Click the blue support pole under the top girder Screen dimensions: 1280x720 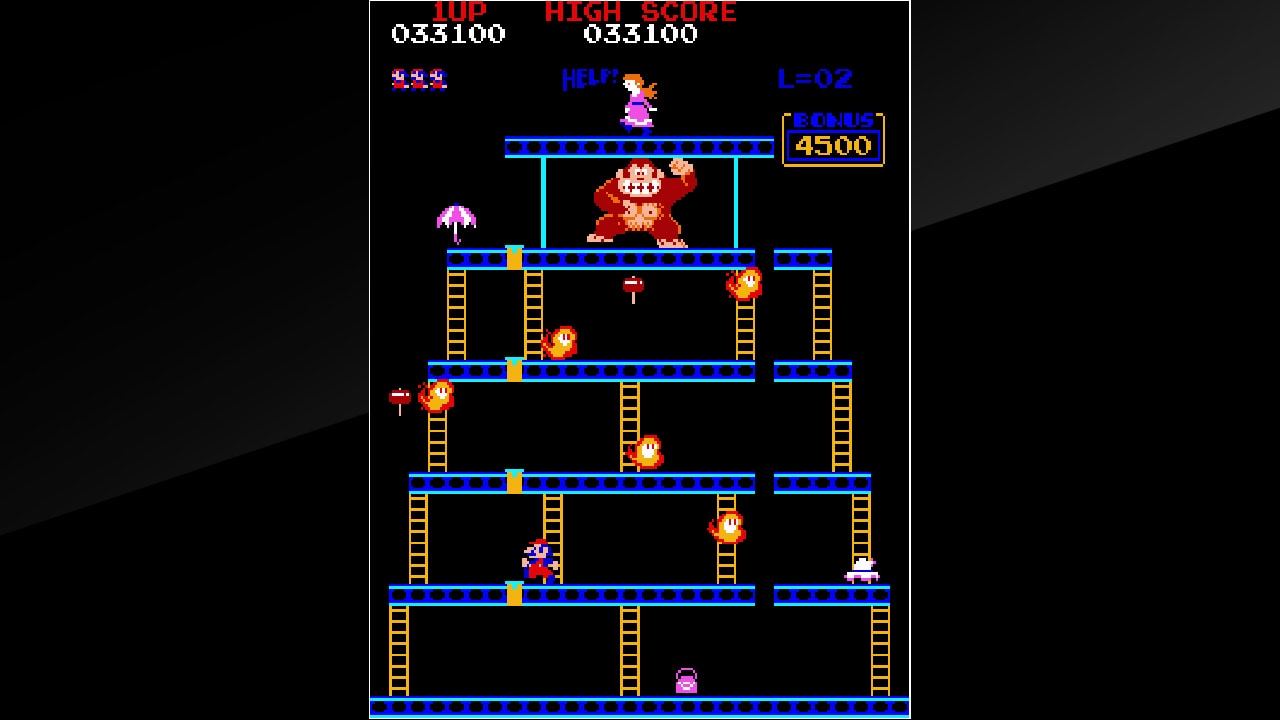tap(545, 200)
